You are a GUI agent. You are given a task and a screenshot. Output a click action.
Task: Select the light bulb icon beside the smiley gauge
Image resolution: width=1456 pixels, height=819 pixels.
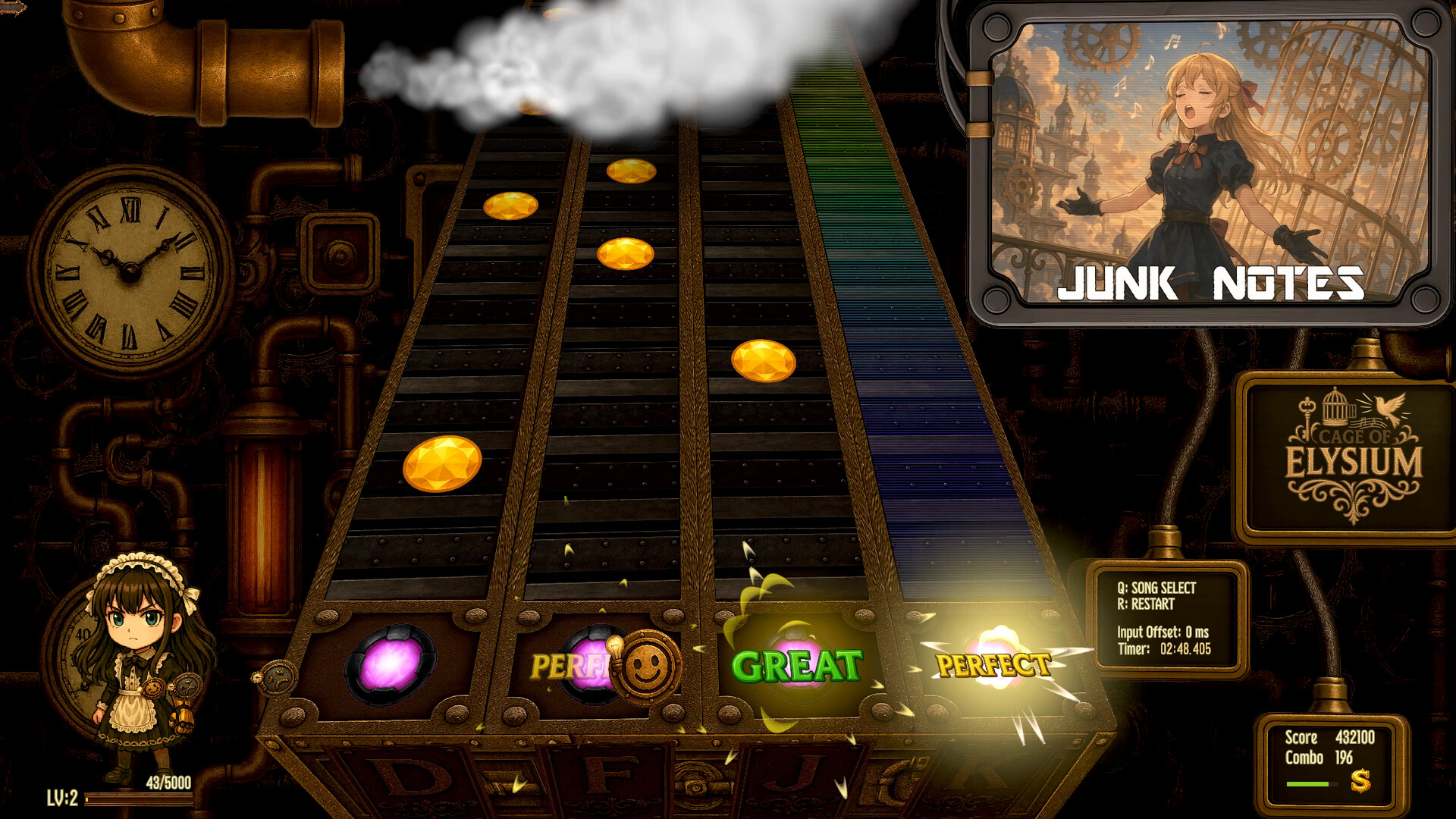pos(614,648)
